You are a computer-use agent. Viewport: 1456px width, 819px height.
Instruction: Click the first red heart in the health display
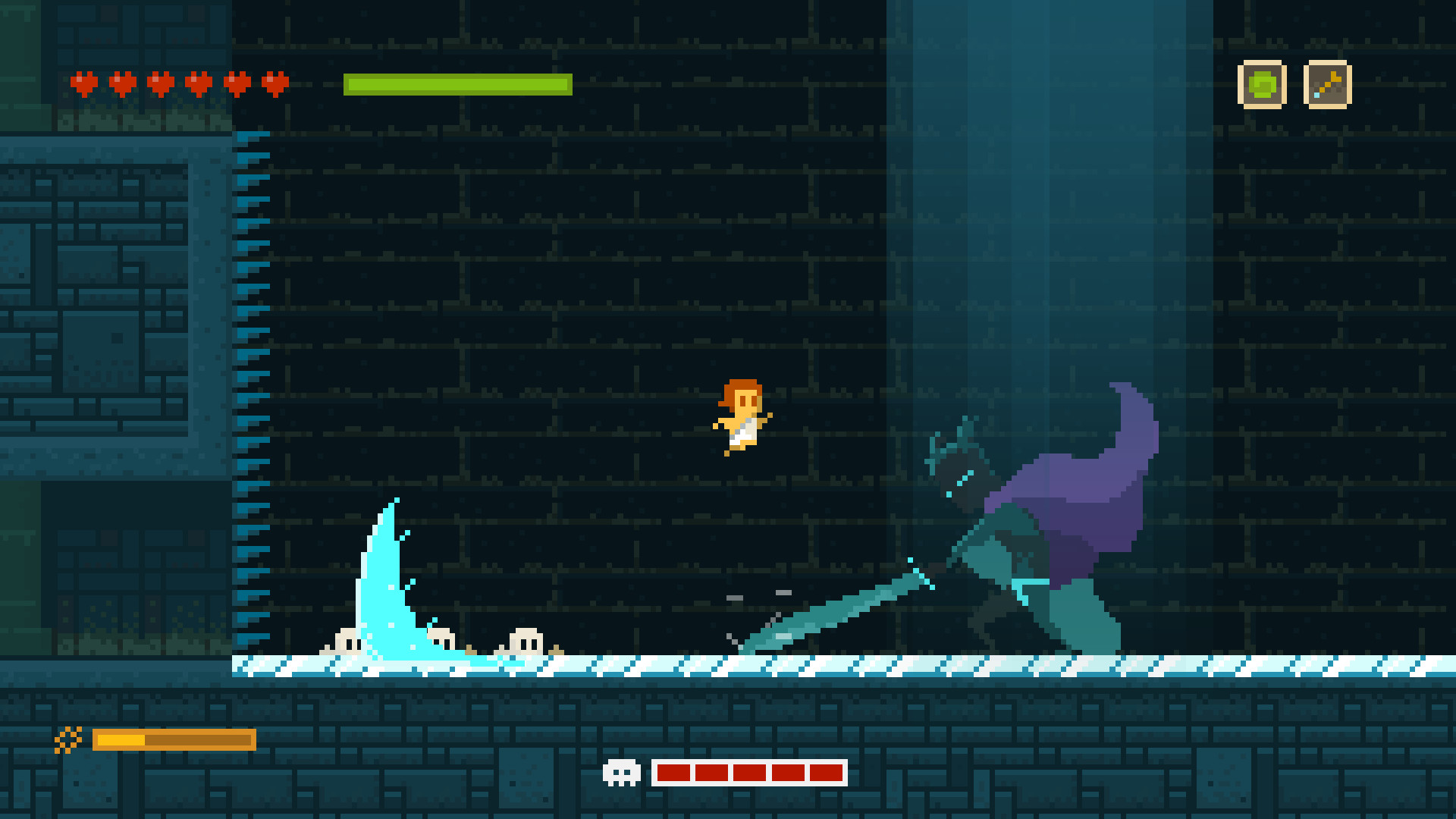82,83
